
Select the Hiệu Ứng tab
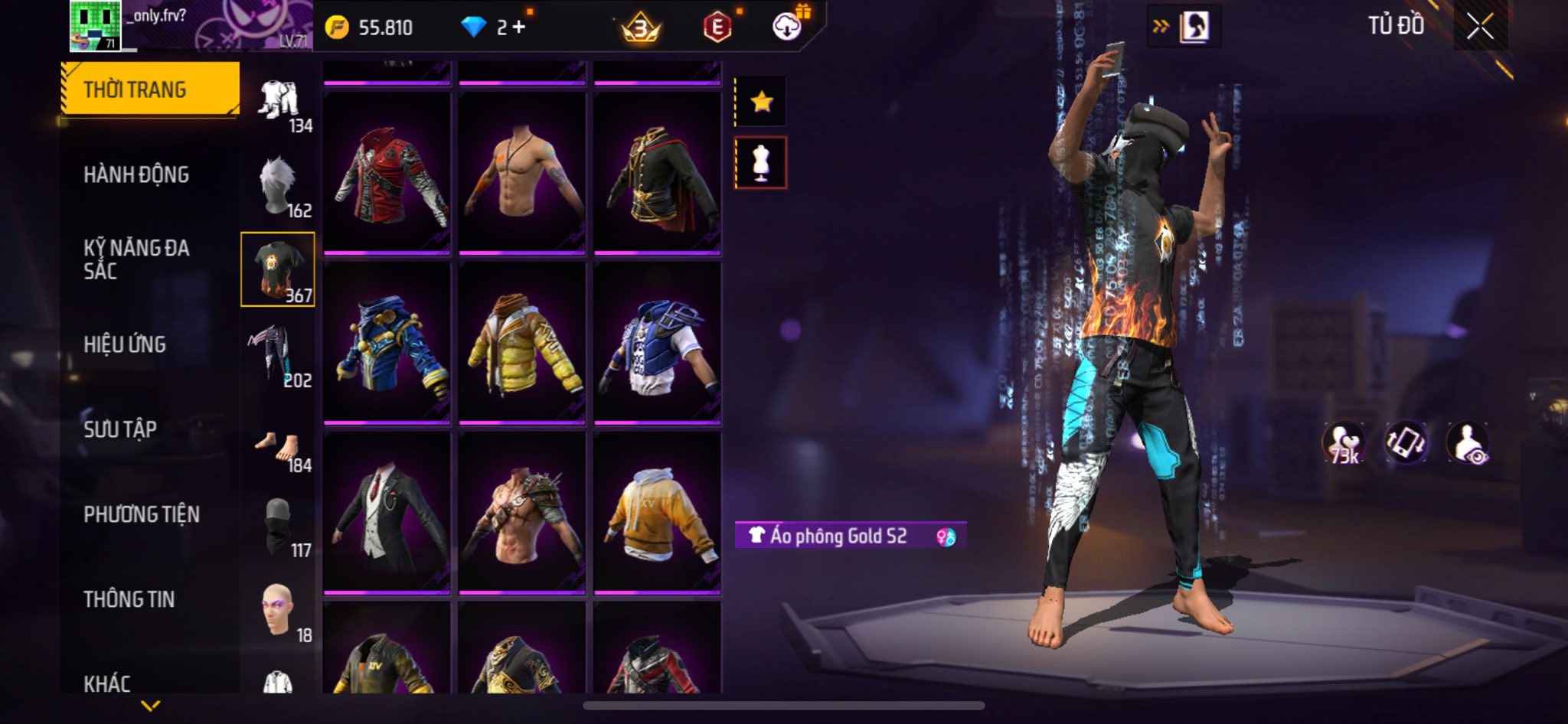tap(125, 344)
